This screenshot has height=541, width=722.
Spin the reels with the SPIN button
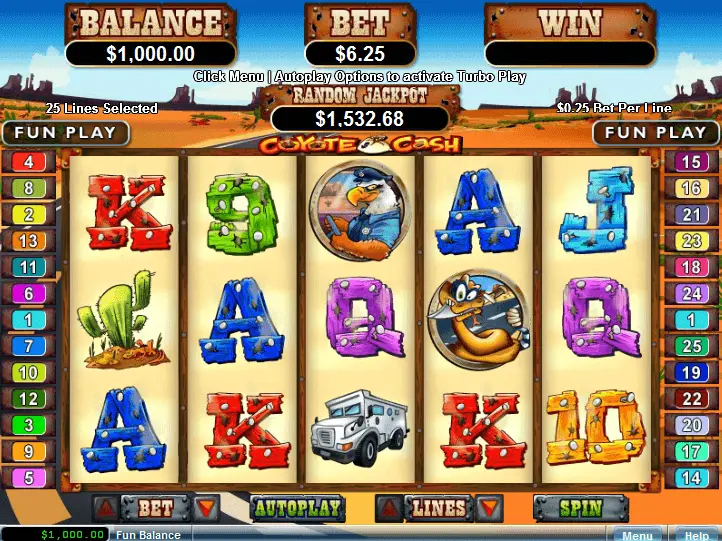(580, 509)
